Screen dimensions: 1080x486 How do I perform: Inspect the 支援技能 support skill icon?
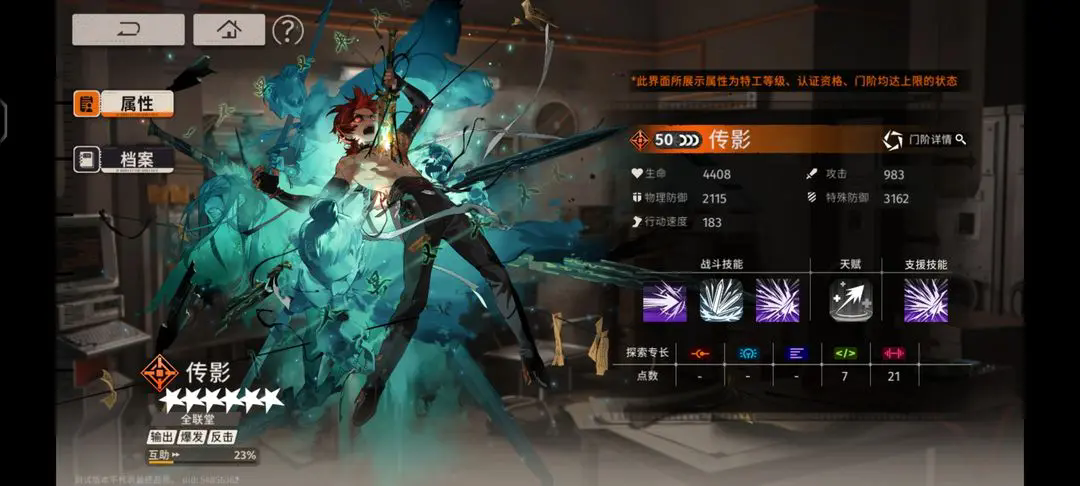(x=925, y=300)
